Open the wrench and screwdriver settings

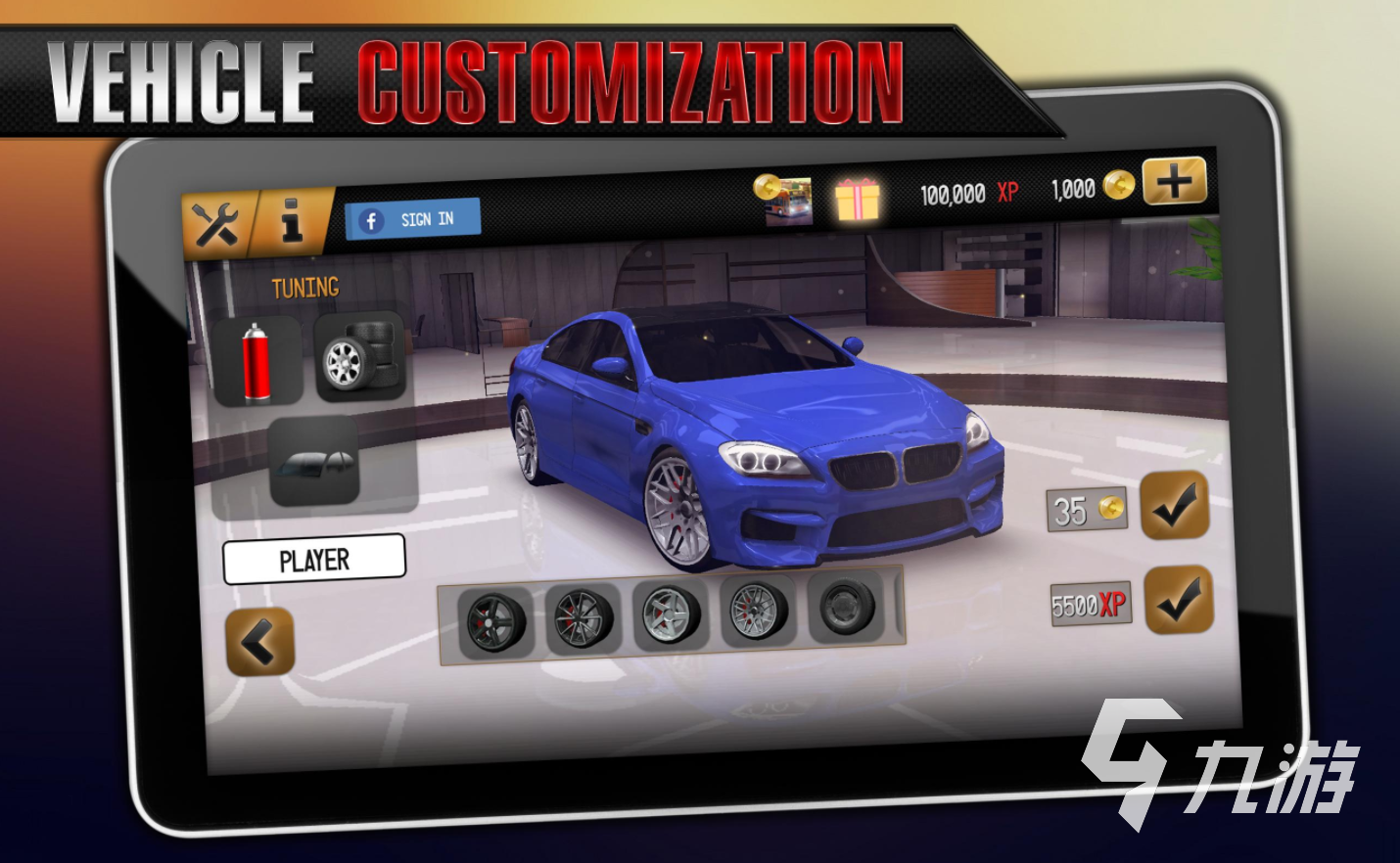(216, 225)
